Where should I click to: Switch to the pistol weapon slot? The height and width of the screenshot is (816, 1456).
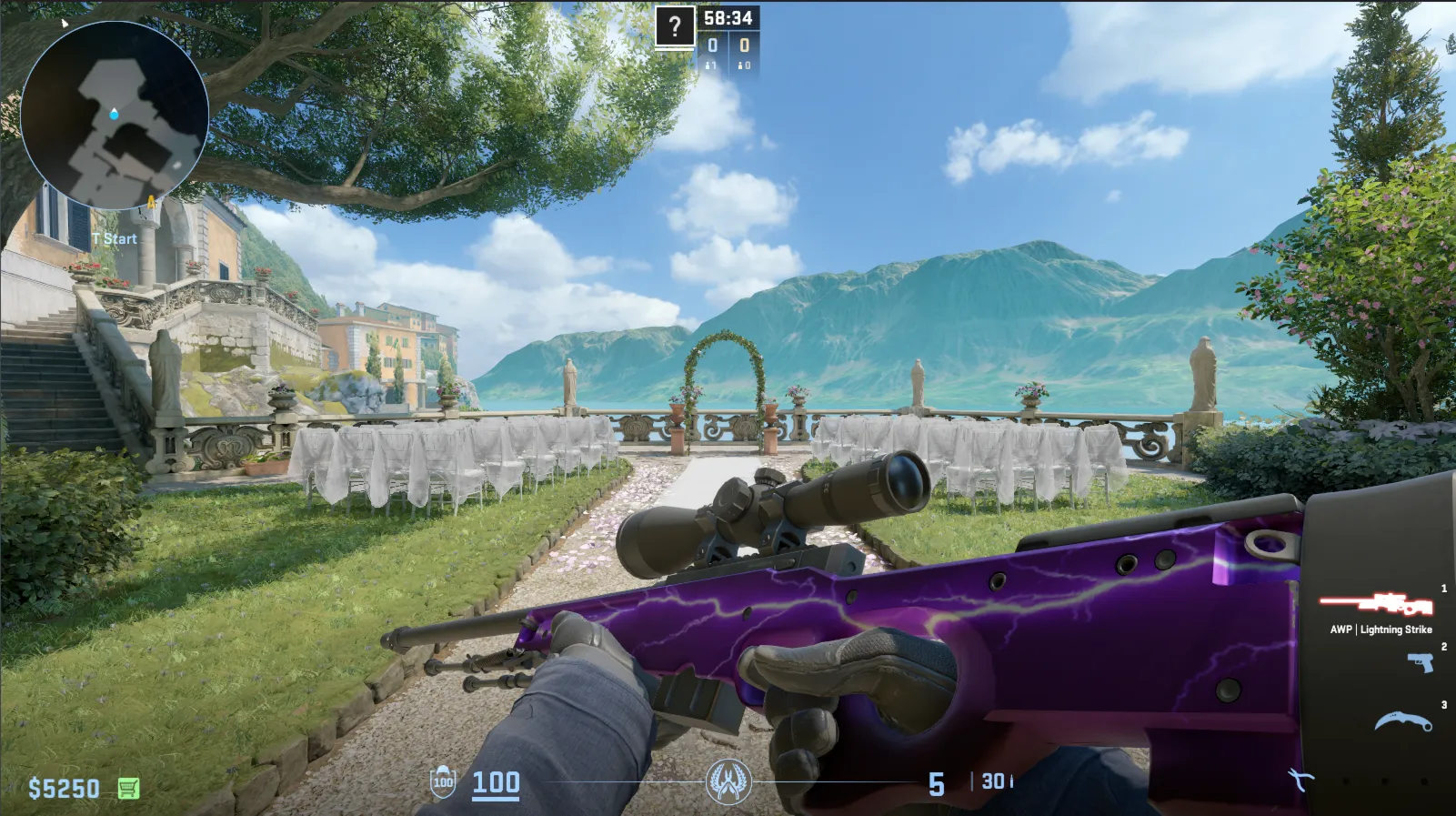pos(1421,663)
